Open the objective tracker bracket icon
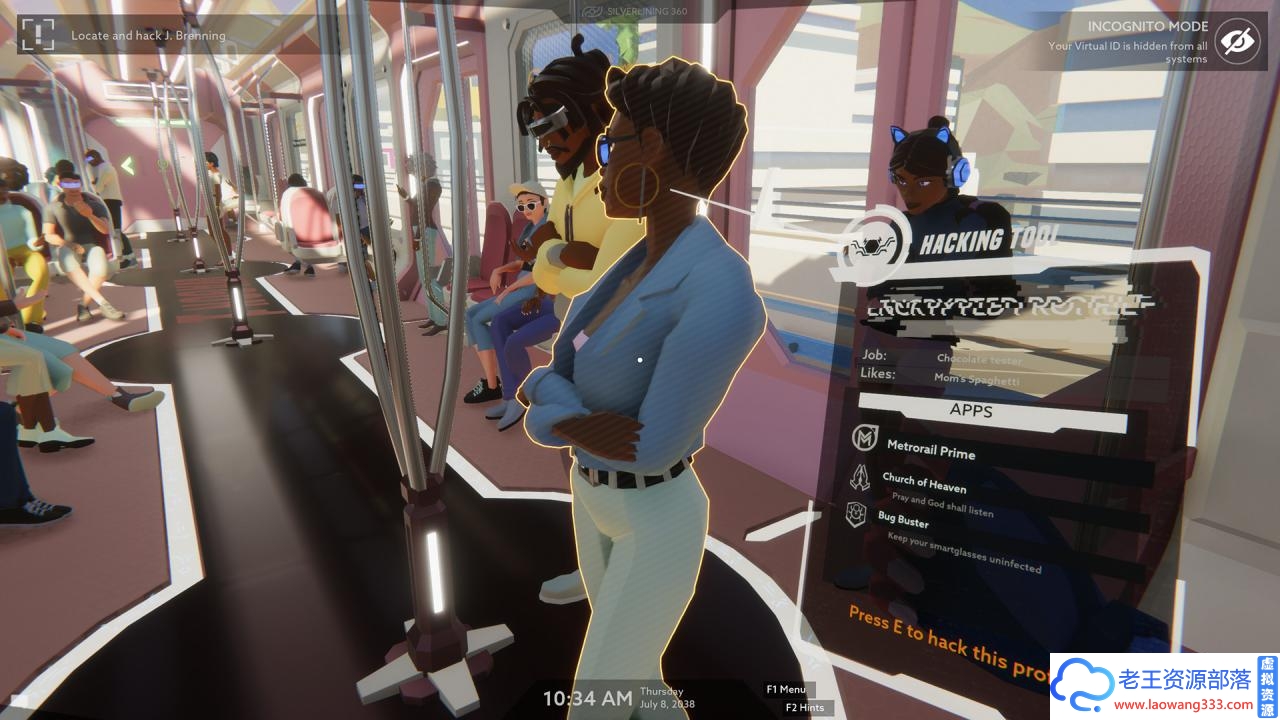Screen dimensions: 1280x720 (37, 34)
